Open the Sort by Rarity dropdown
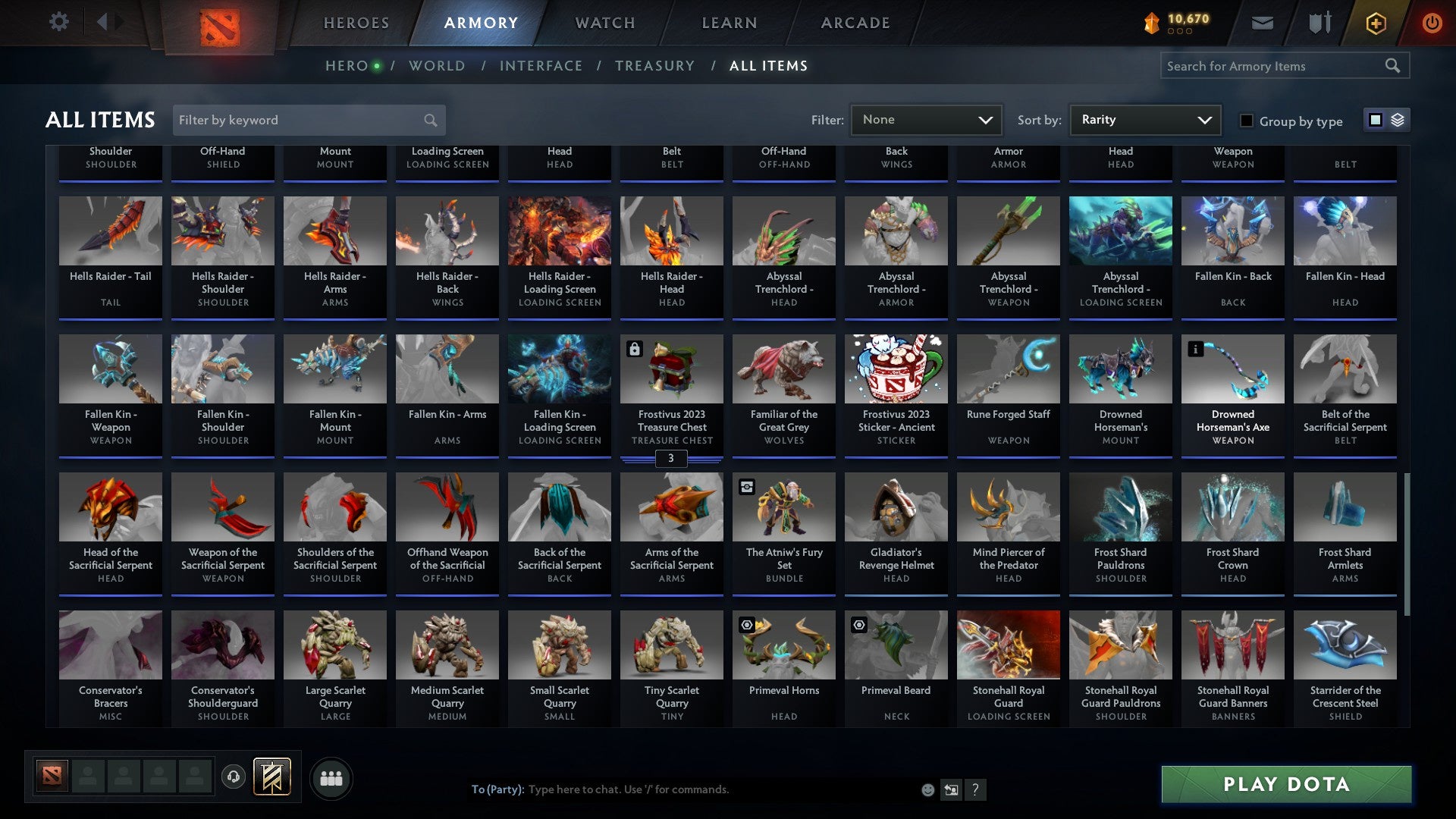Viewport: 1456px width, 819px height. [x=1144, y=119]
